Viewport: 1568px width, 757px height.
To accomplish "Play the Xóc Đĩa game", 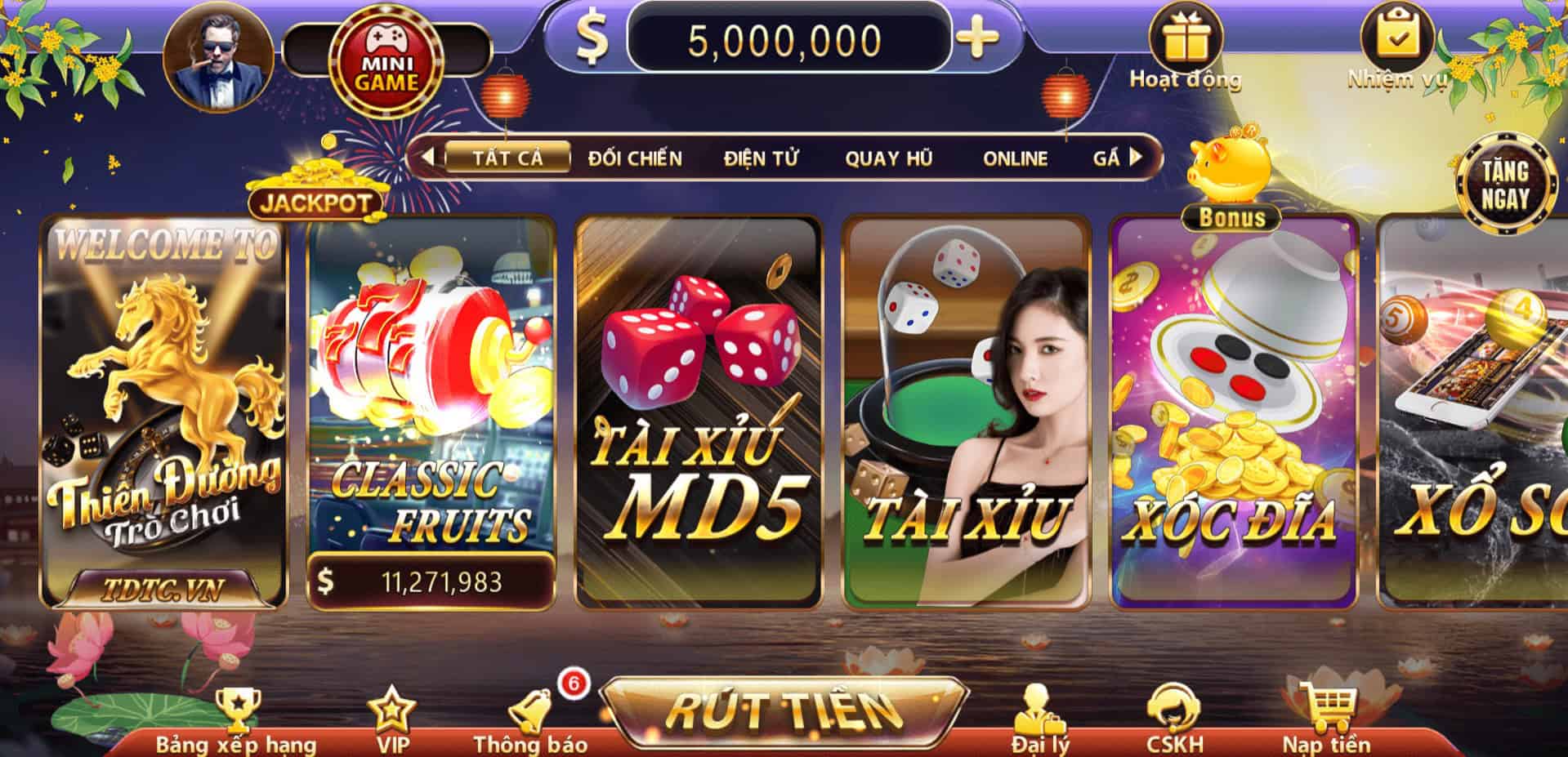I will point(1233,412).
